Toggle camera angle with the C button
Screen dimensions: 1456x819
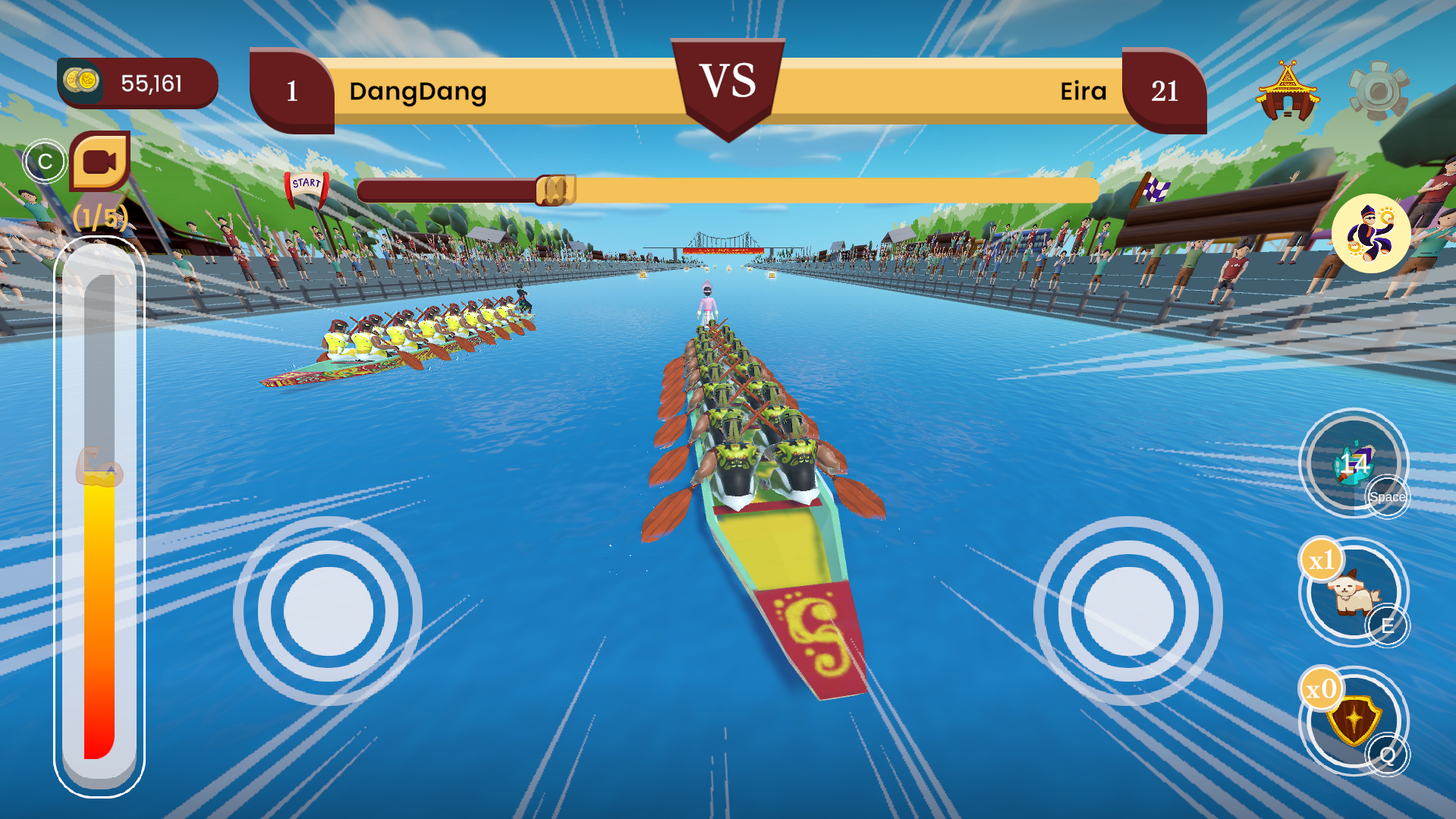46,161
